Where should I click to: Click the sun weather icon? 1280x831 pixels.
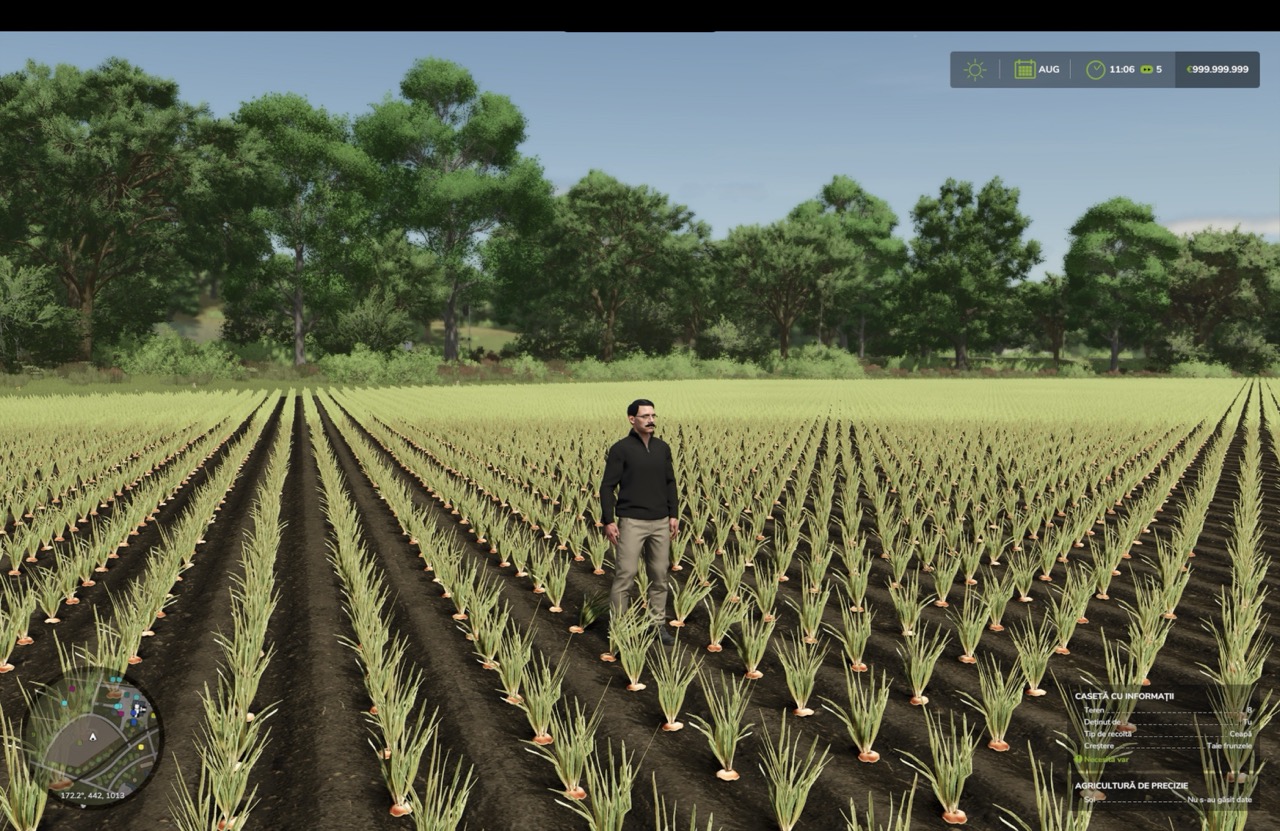pyautogui.click(x=974, y=70)
